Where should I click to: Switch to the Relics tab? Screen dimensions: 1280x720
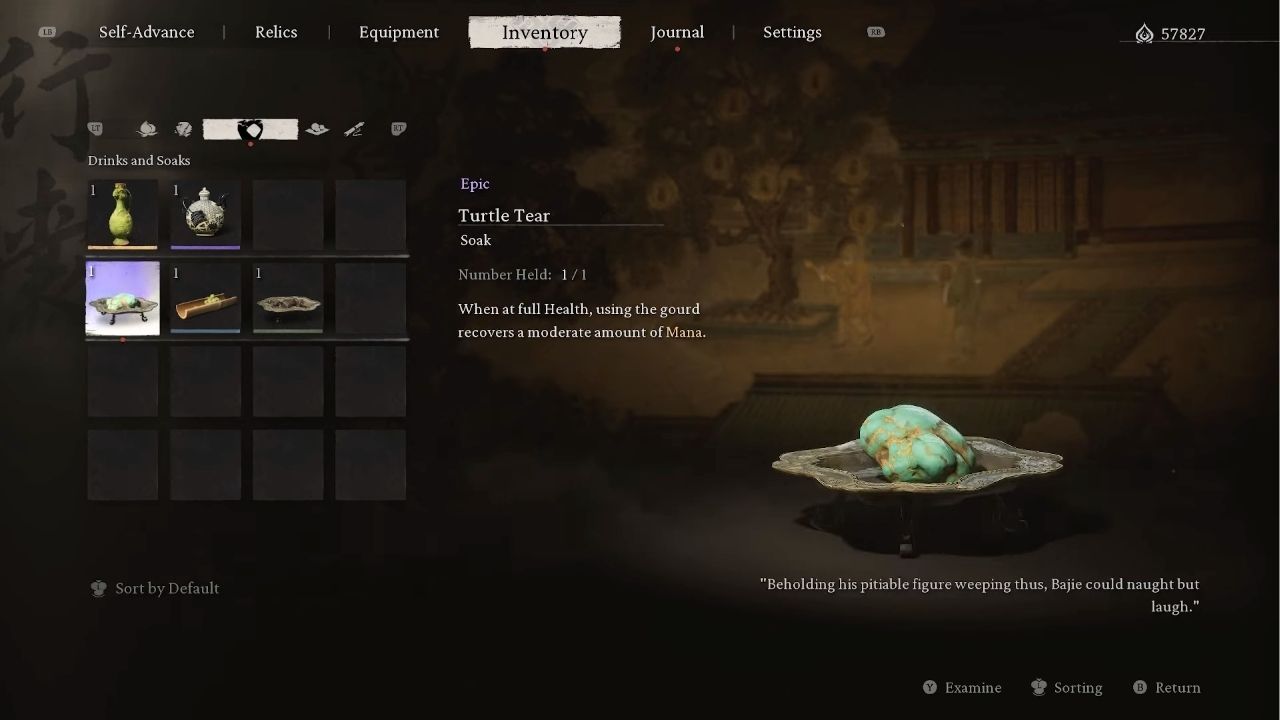(x=276, y=32)
